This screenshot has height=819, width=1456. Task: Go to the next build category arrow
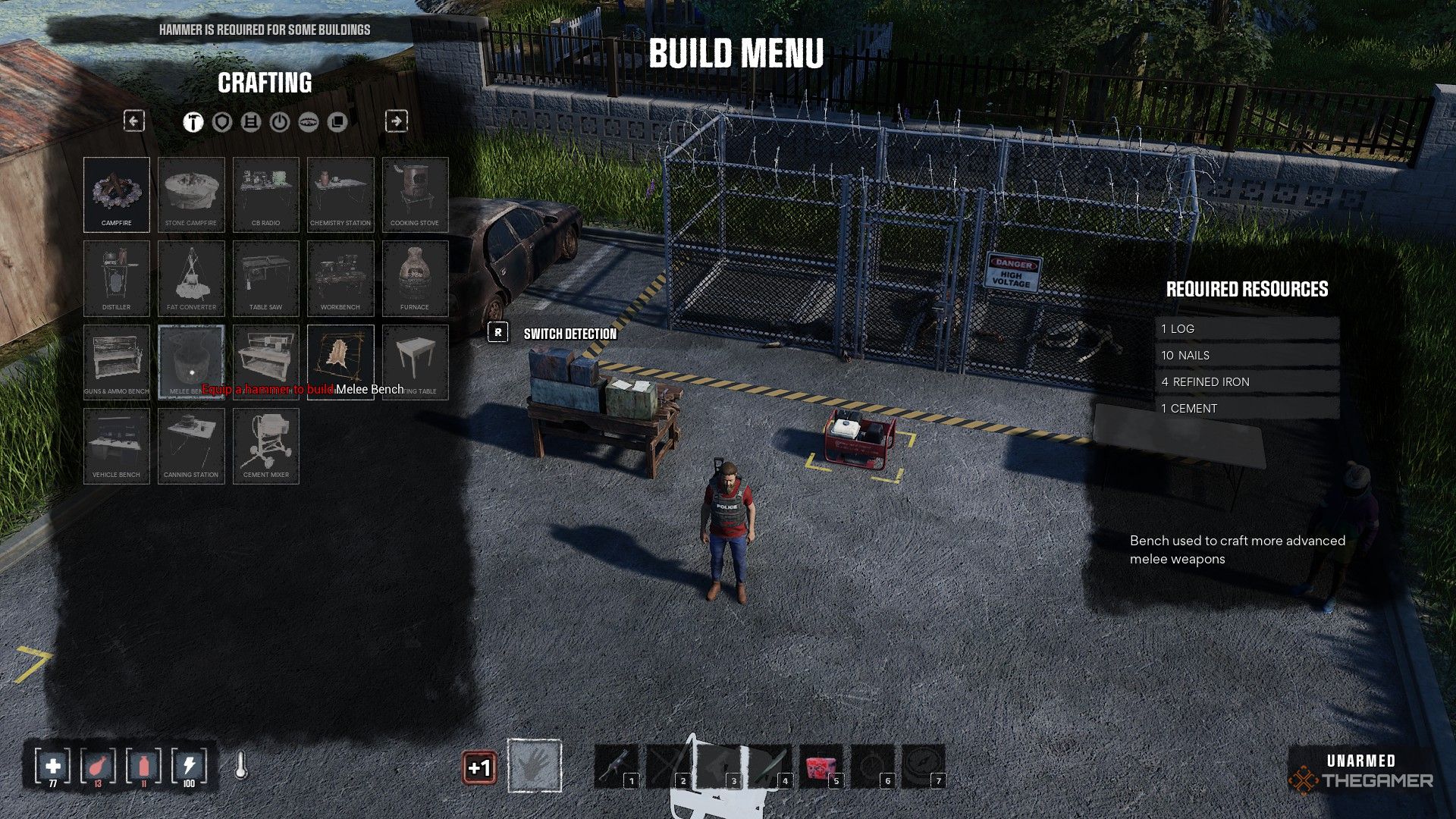coord(397,121)
